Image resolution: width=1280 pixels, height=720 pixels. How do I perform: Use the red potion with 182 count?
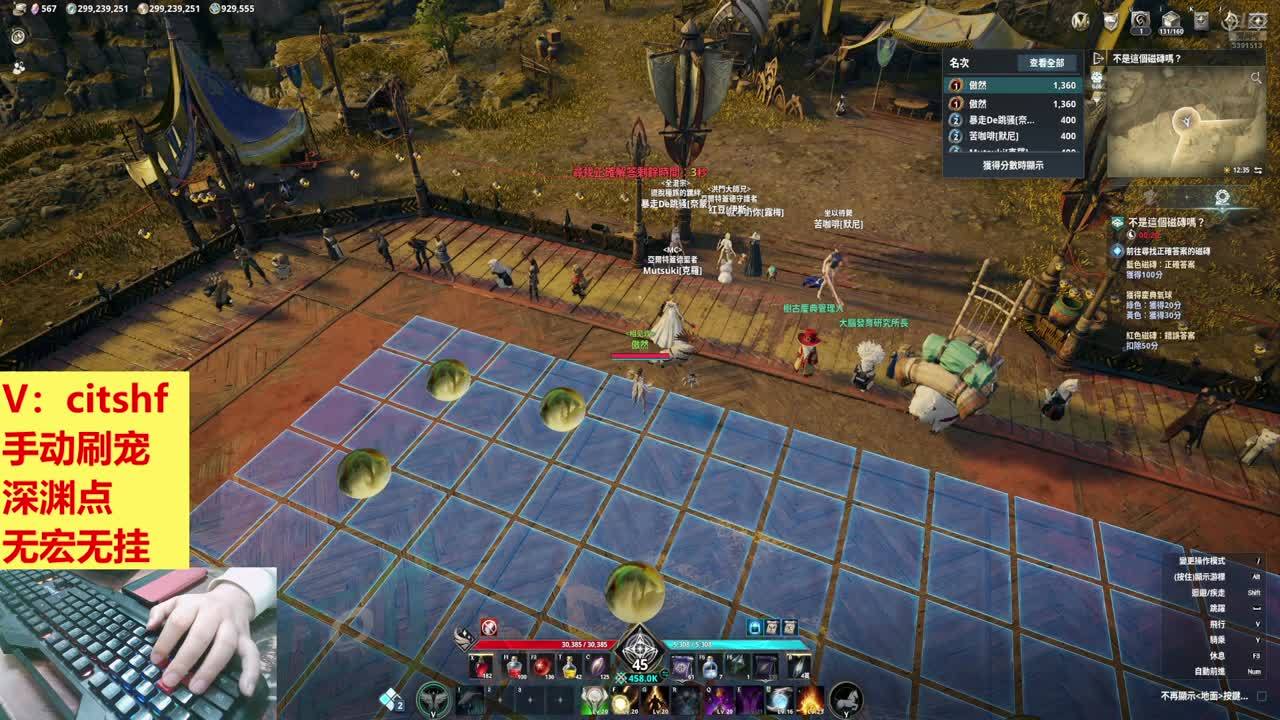click(x=482, y=666)
